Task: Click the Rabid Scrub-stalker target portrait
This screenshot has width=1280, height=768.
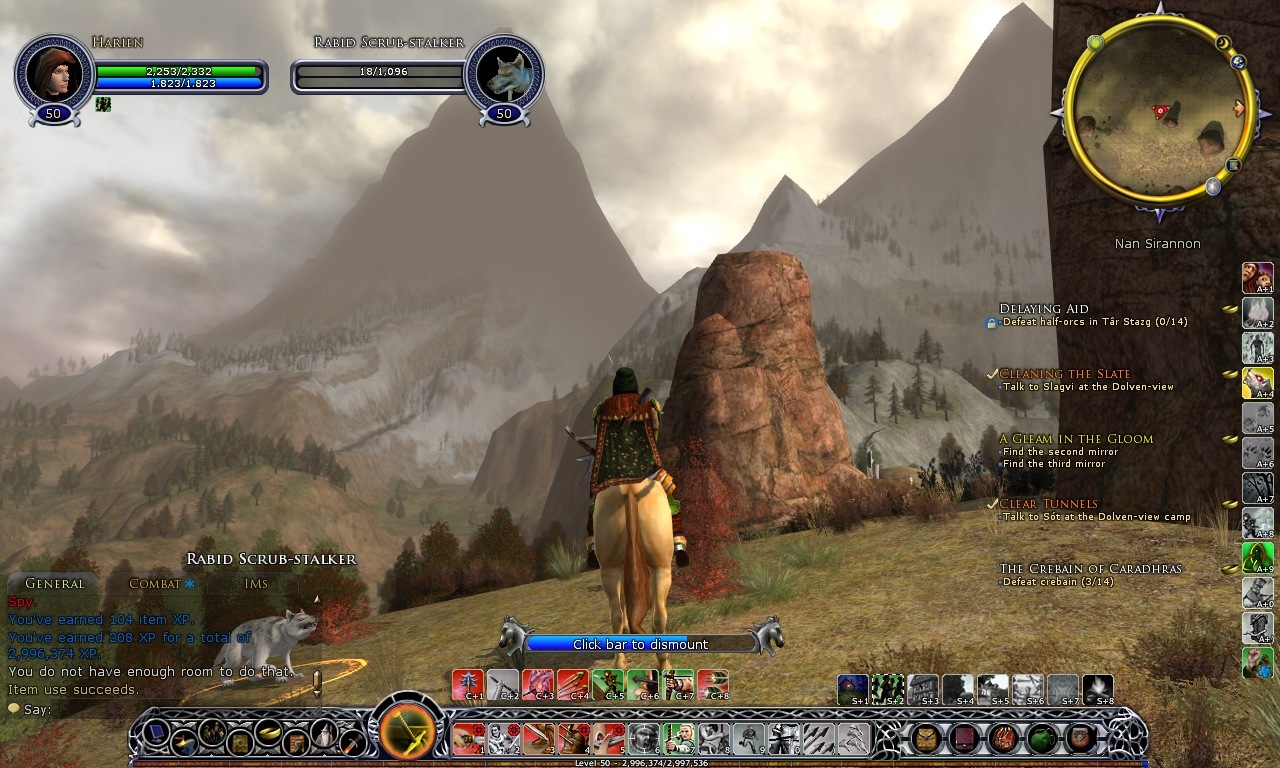Action: 504,72
